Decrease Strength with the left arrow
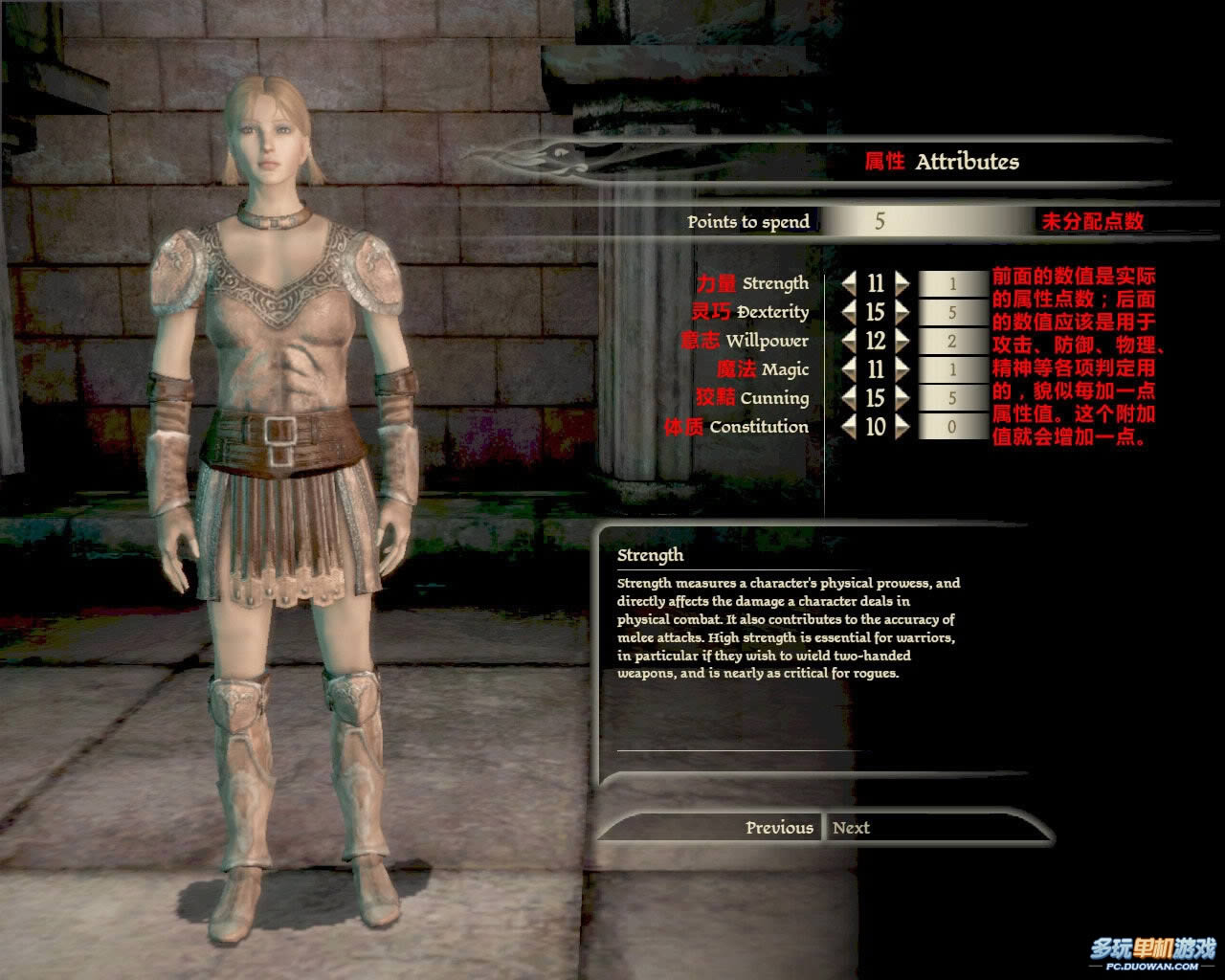The height and width of the screenshot is (980, 1225). tap(849, 283)
